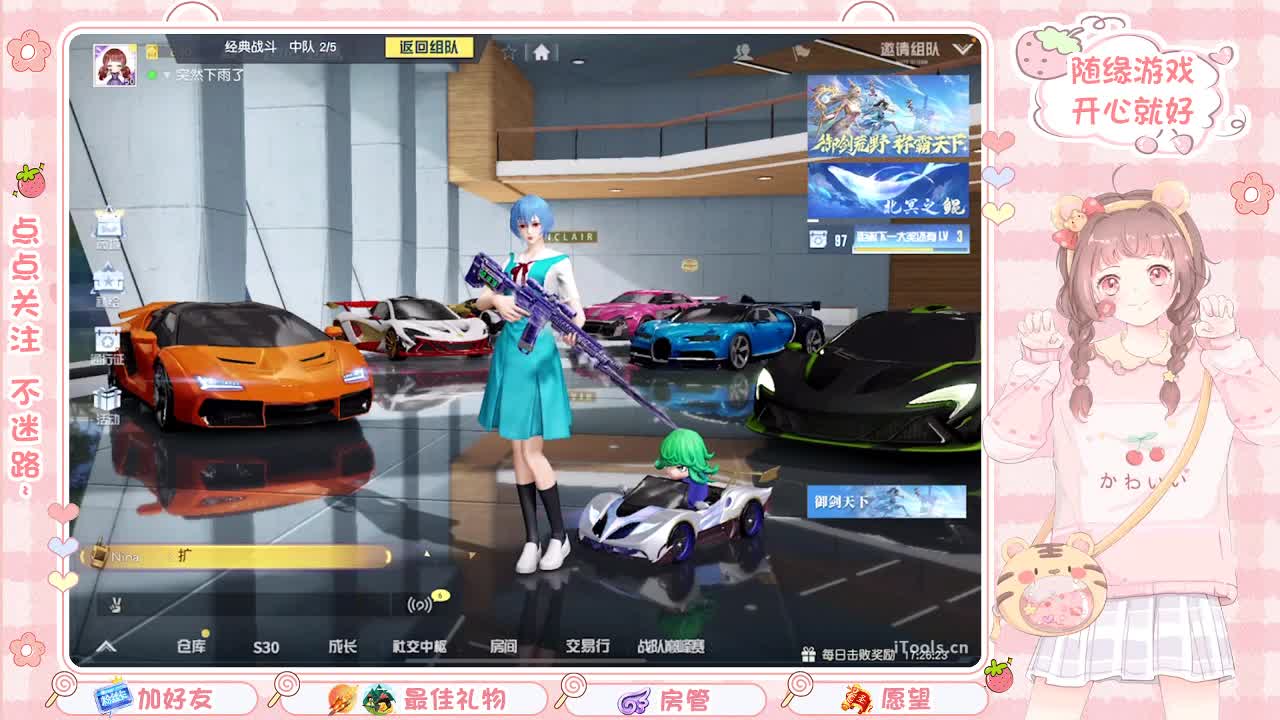Open the 活动 gift icon in sidebar
Screen dimensions: 1280x720
tap(108, 393)
